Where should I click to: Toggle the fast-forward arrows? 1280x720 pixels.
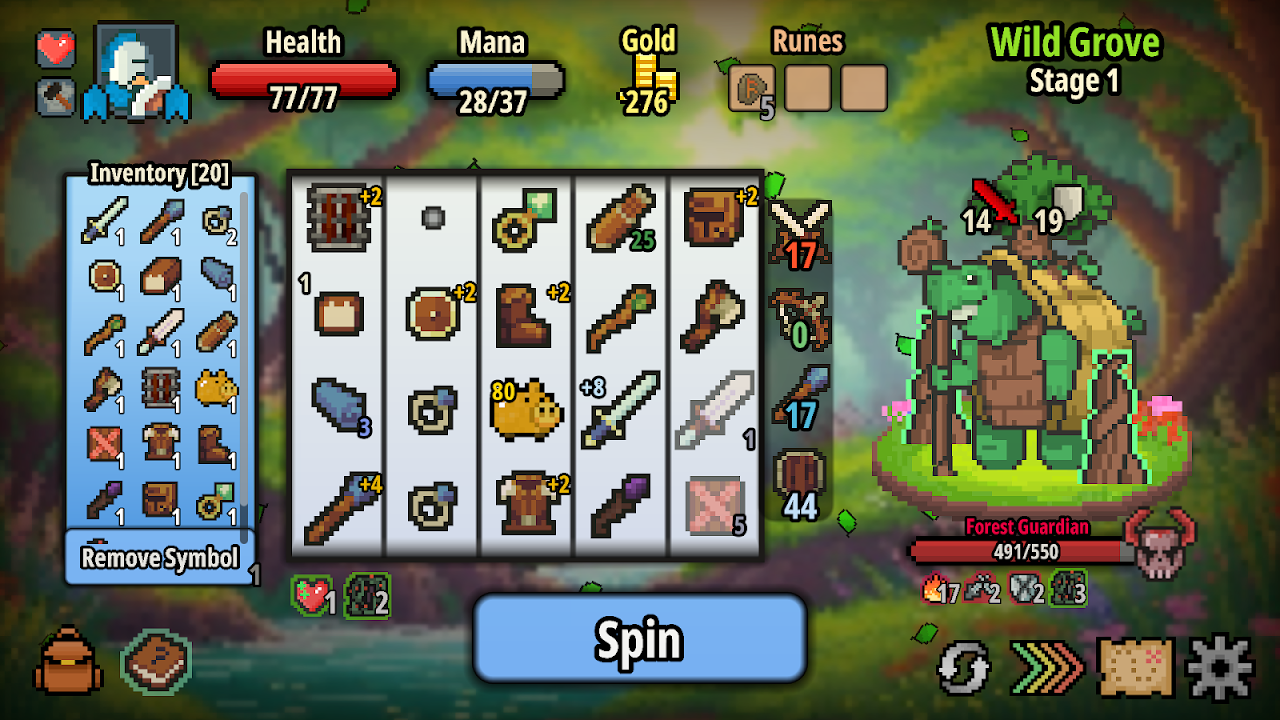(1046, 666)
